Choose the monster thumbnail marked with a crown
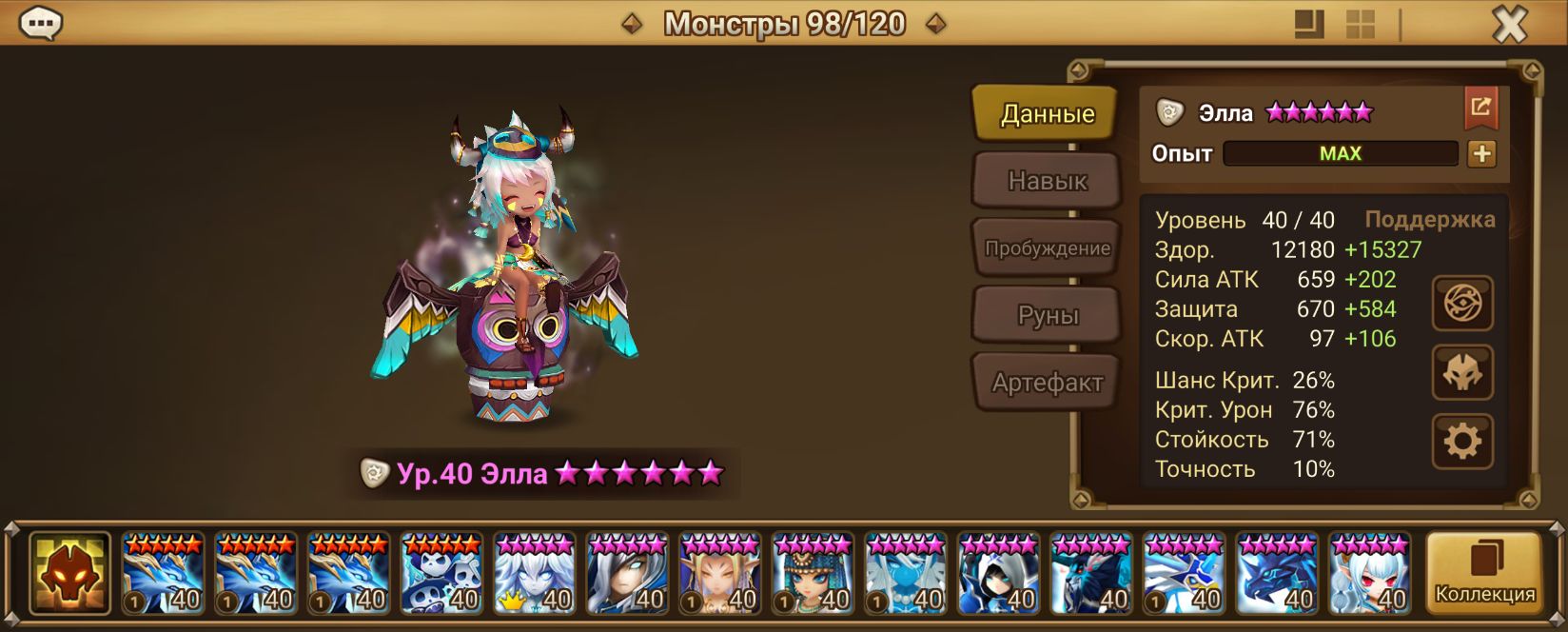This screenshot has width=1568, height=632. coord(535,574)
